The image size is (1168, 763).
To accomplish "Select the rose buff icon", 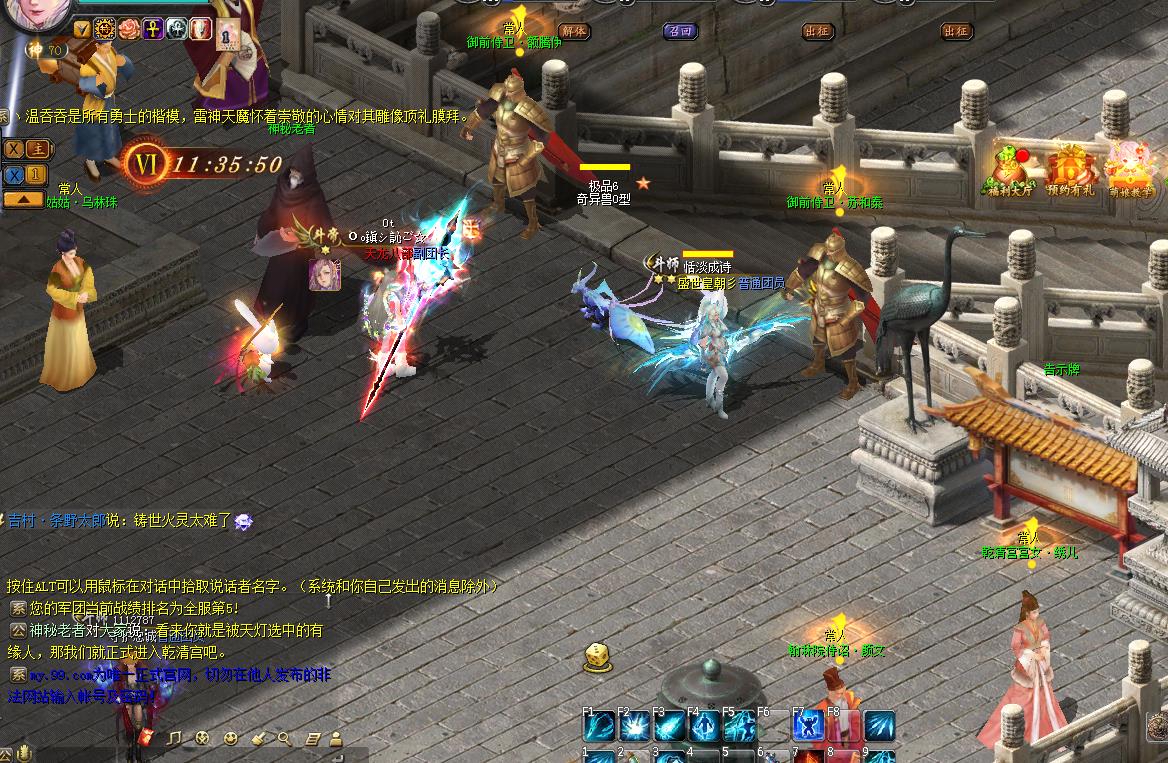I will pos(129,29).
